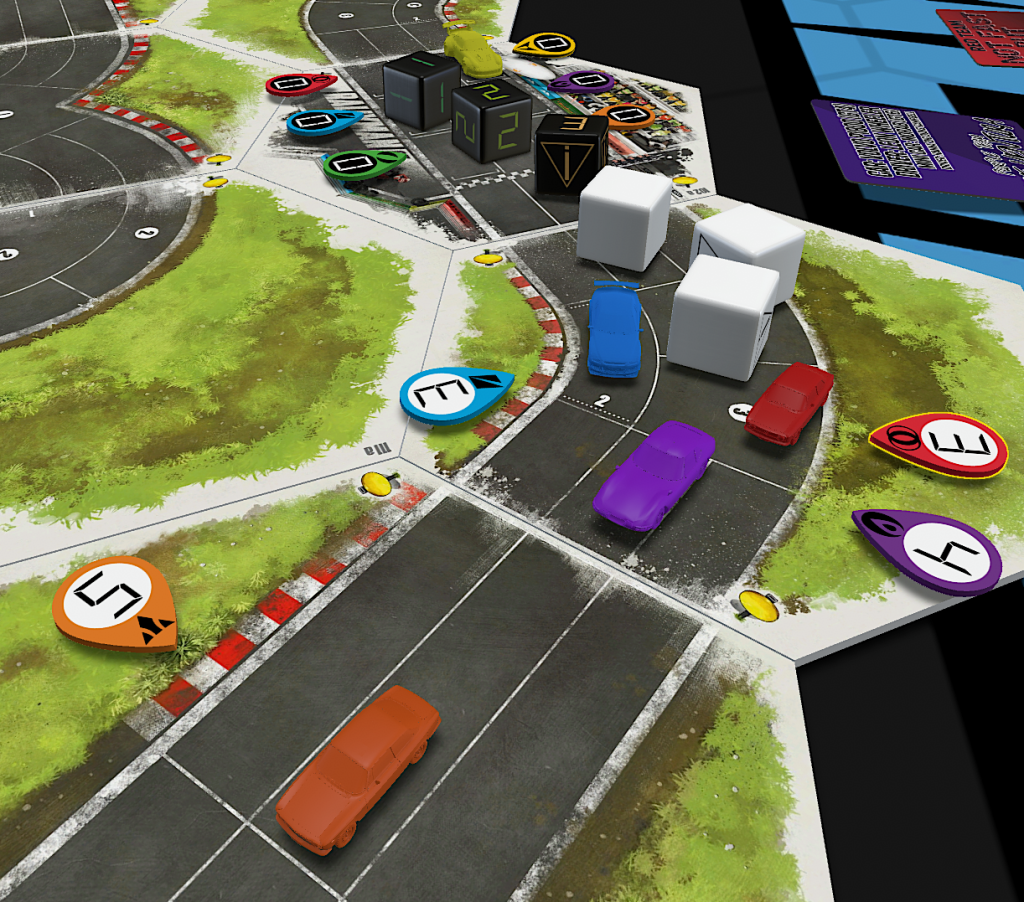The height and width of the screenshot is (902, 1024).
Task: Choose the purple gear 4 marker
Action: point(928,549)
